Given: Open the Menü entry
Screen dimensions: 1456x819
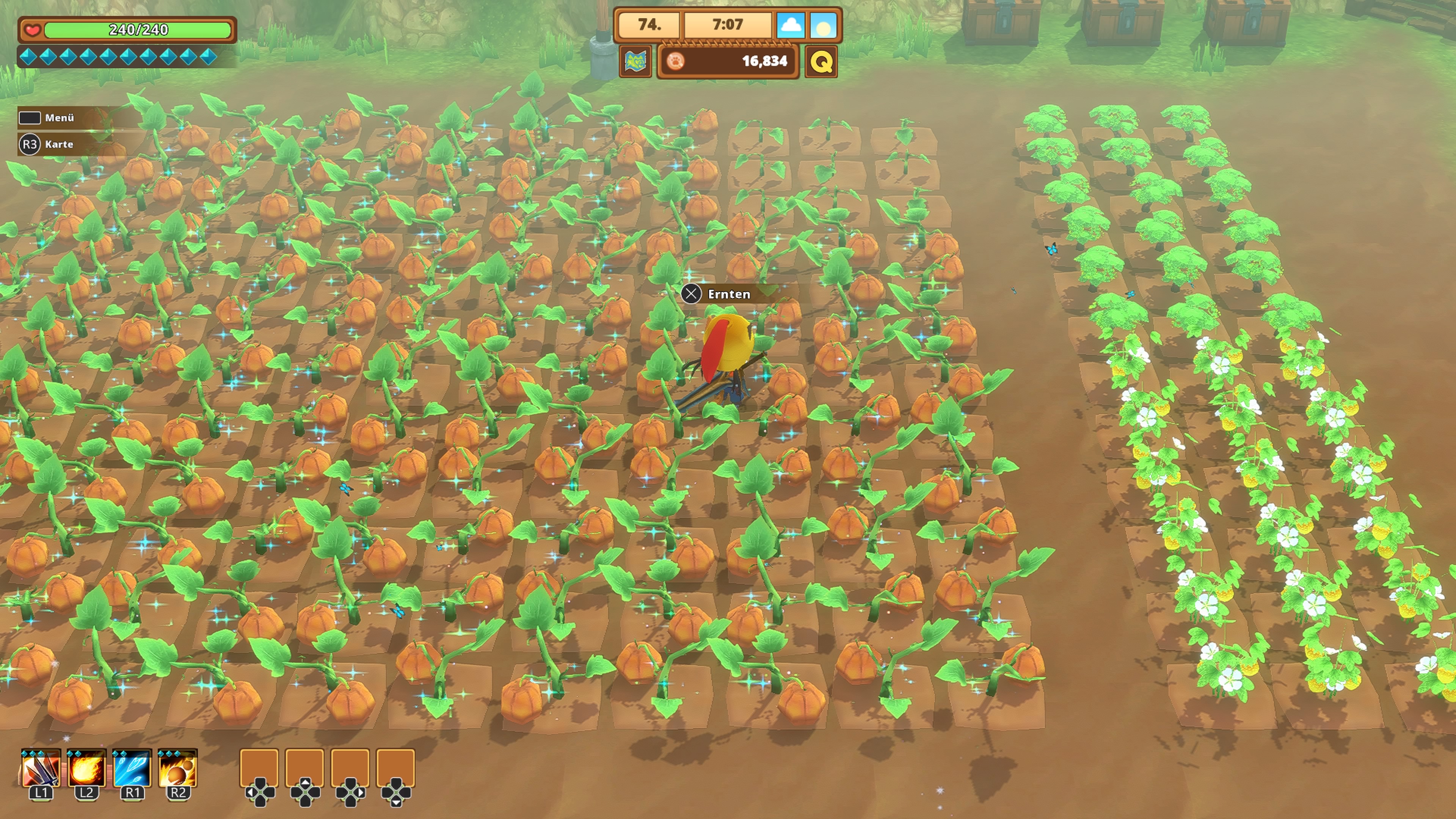Looking at the screenshot, I should coord(59,118).
